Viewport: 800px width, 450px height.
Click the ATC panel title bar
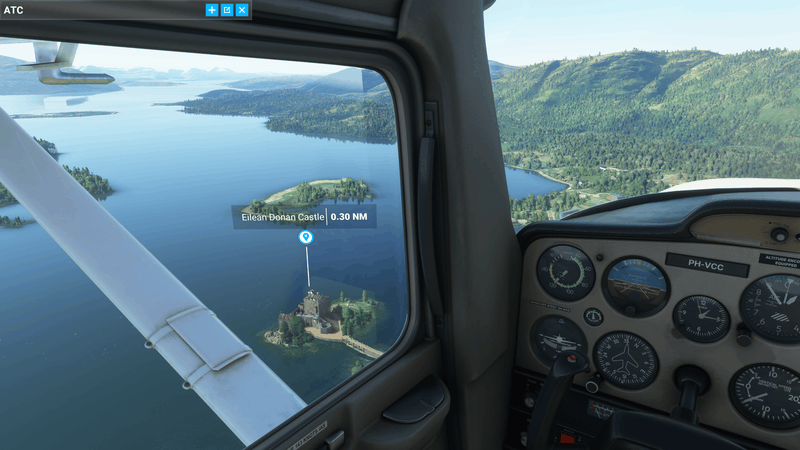point(100,10)
